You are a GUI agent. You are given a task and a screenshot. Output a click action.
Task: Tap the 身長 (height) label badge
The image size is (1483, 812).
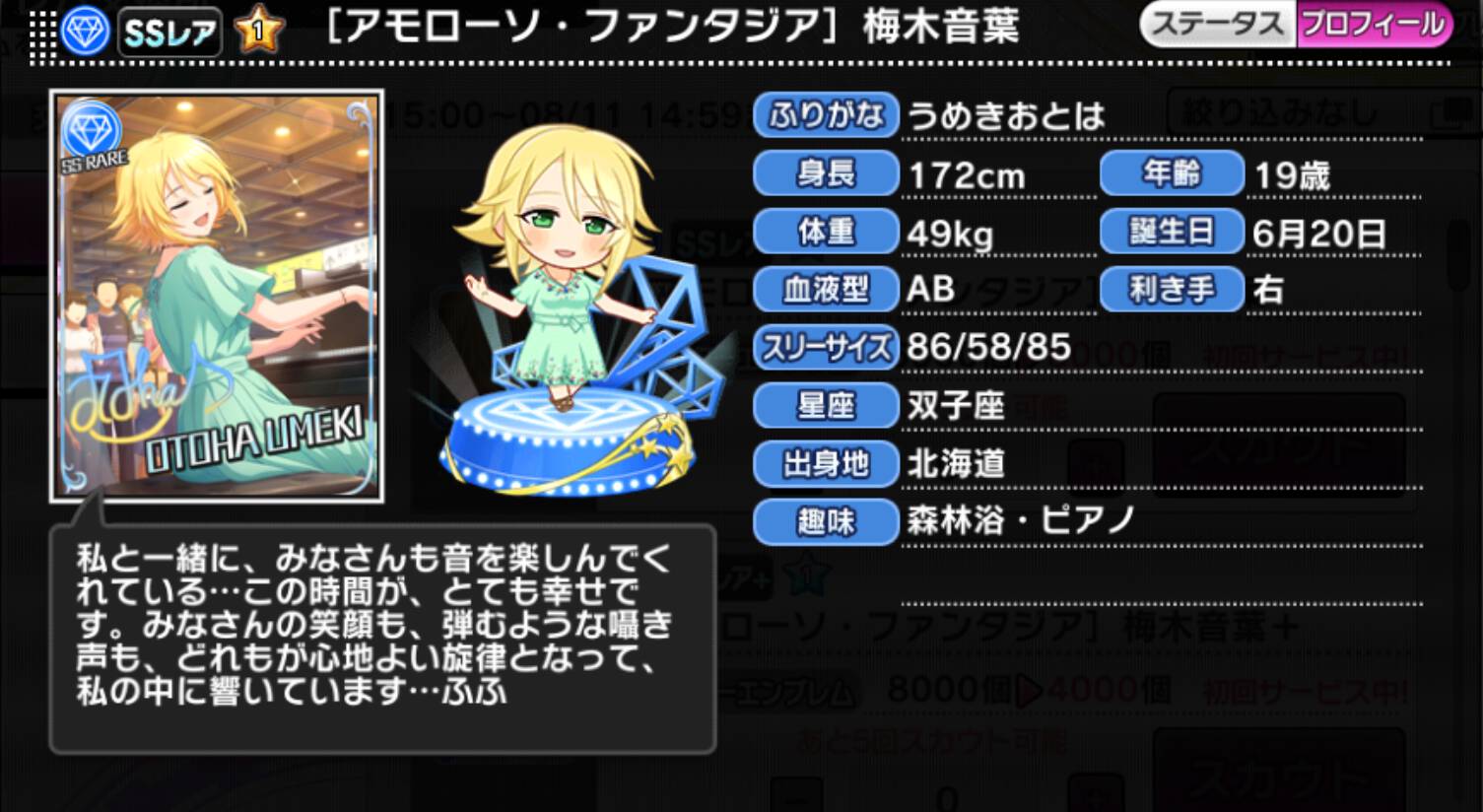click(x=825, y=173)
